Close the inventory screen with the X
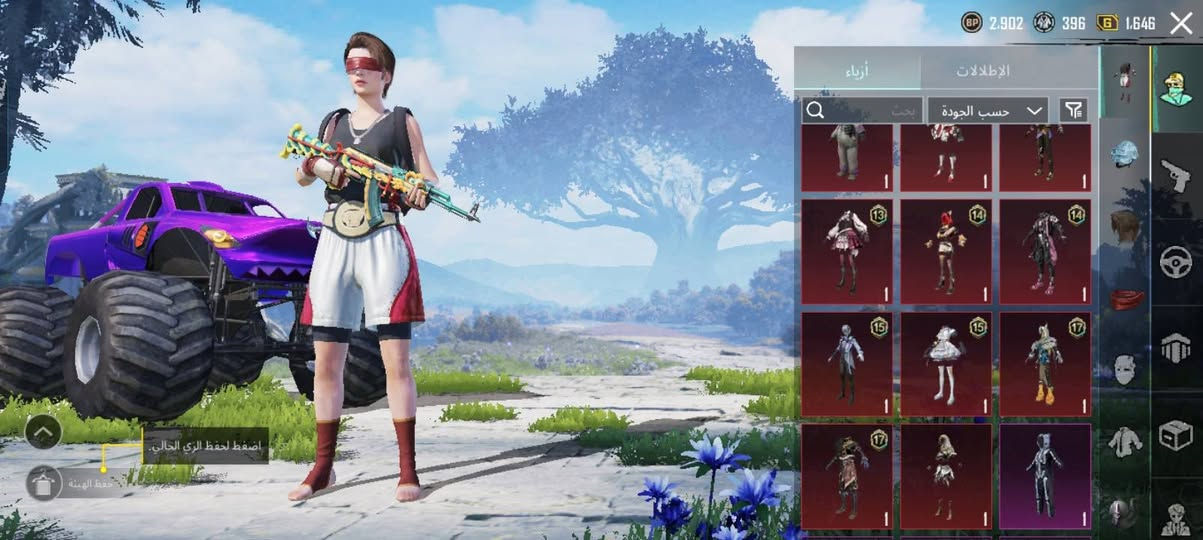 tap(1180, 23)
